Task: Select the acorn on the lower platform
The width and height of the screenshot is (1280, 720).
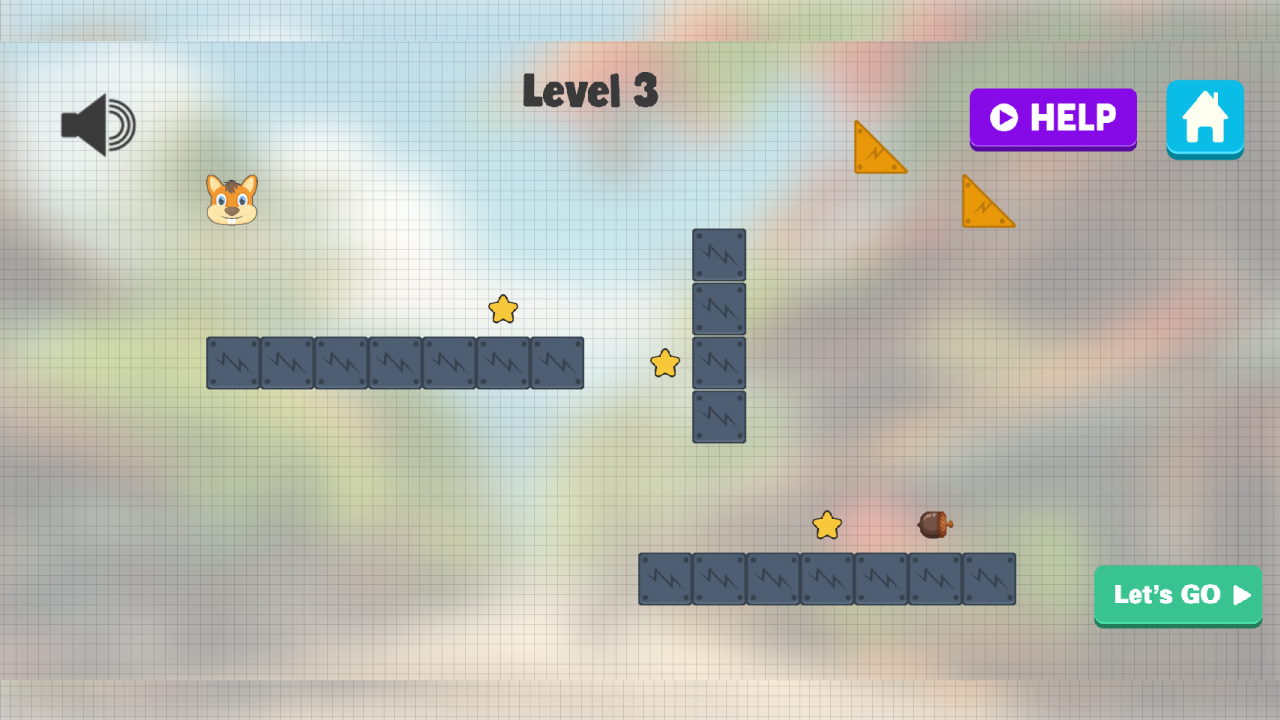Action: tap(932, 526)
